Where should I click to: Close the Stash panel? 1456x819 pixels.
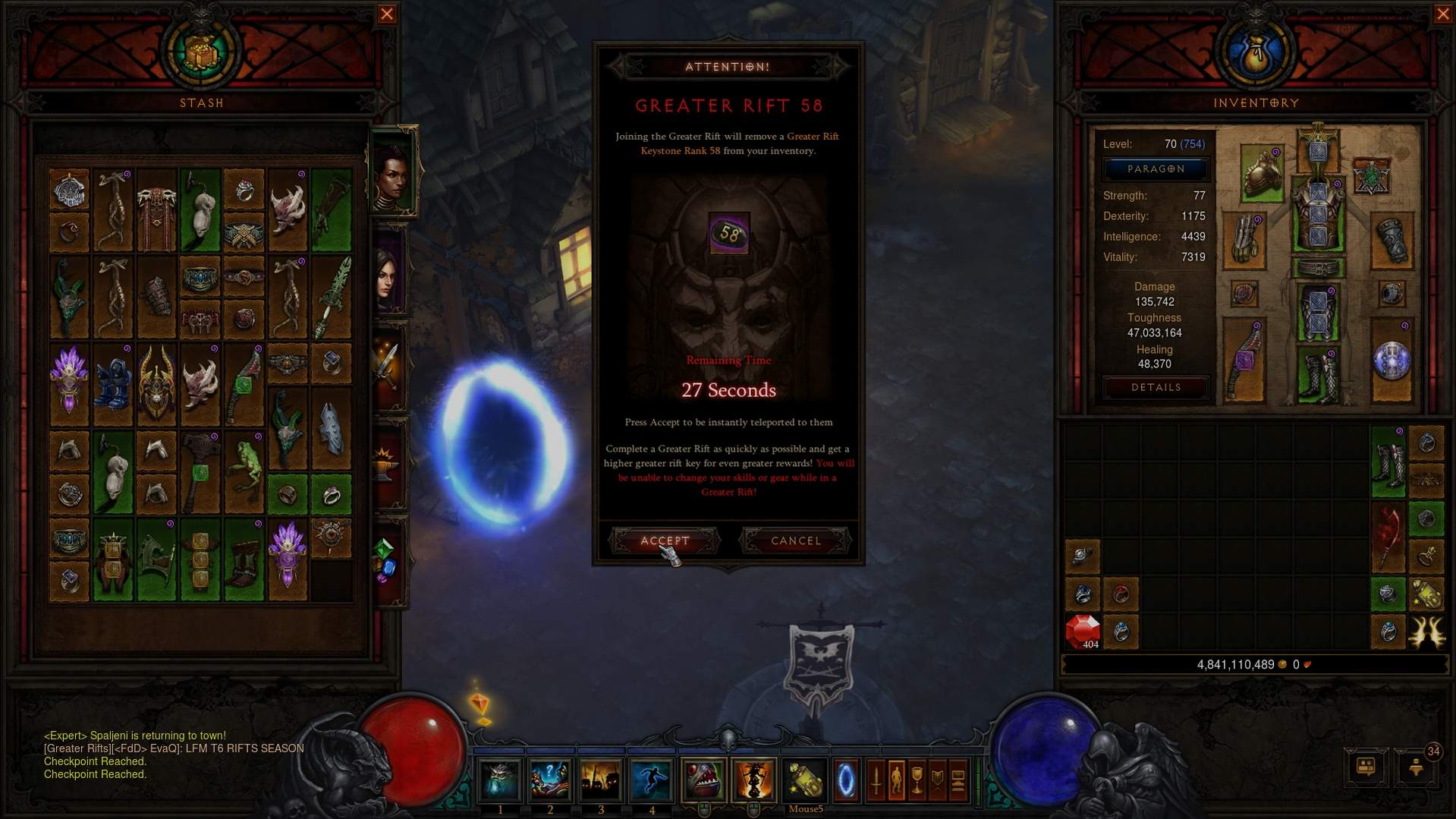387,14
